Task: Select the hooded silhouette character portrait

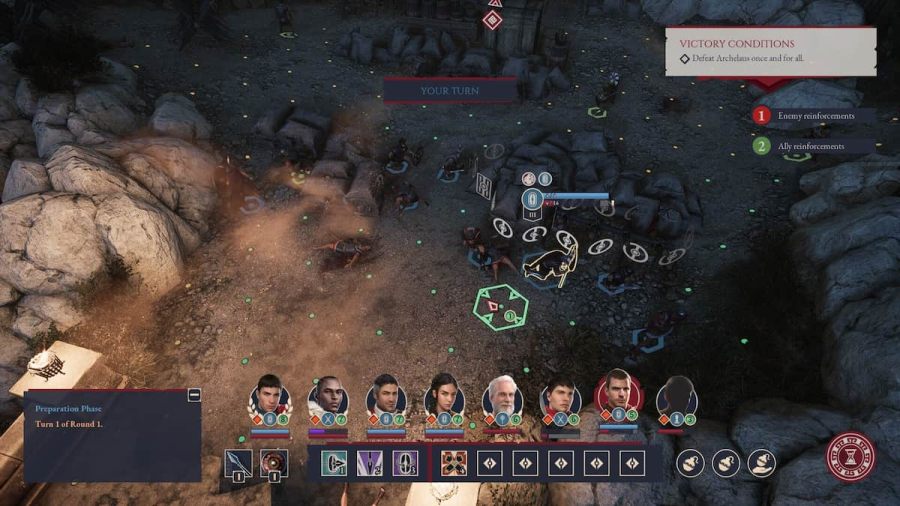Action: coord(677,396)
